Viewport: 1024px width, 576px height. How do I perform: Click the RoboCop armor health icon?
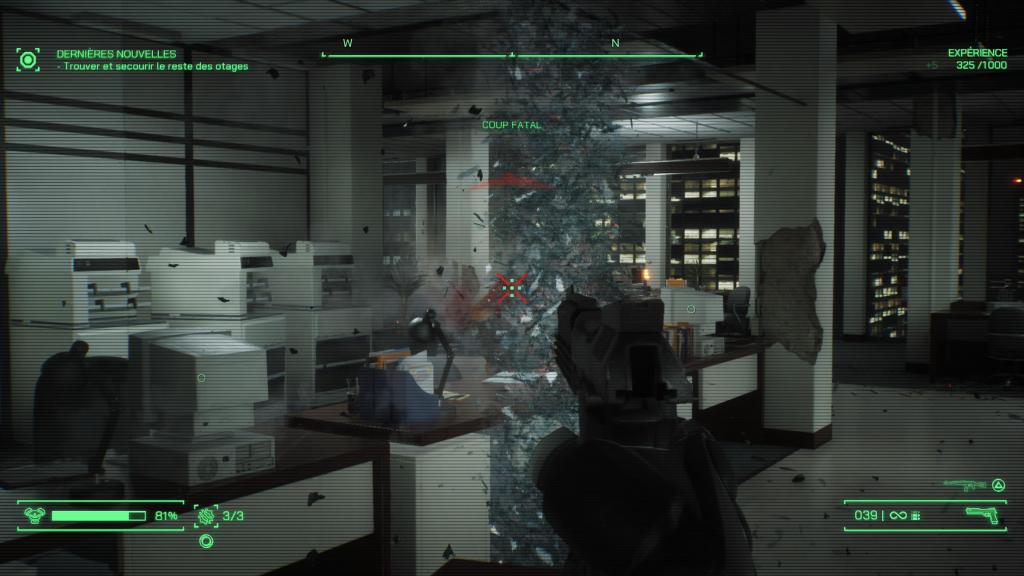pos(35,516)
